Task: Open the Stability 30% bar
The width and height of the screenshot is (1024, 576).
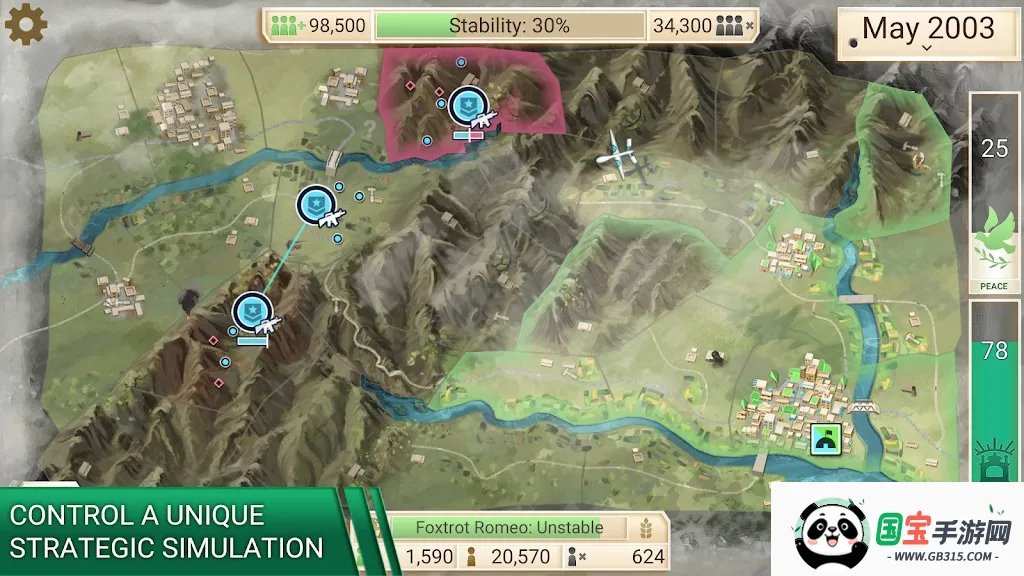Action: point(509,25)
